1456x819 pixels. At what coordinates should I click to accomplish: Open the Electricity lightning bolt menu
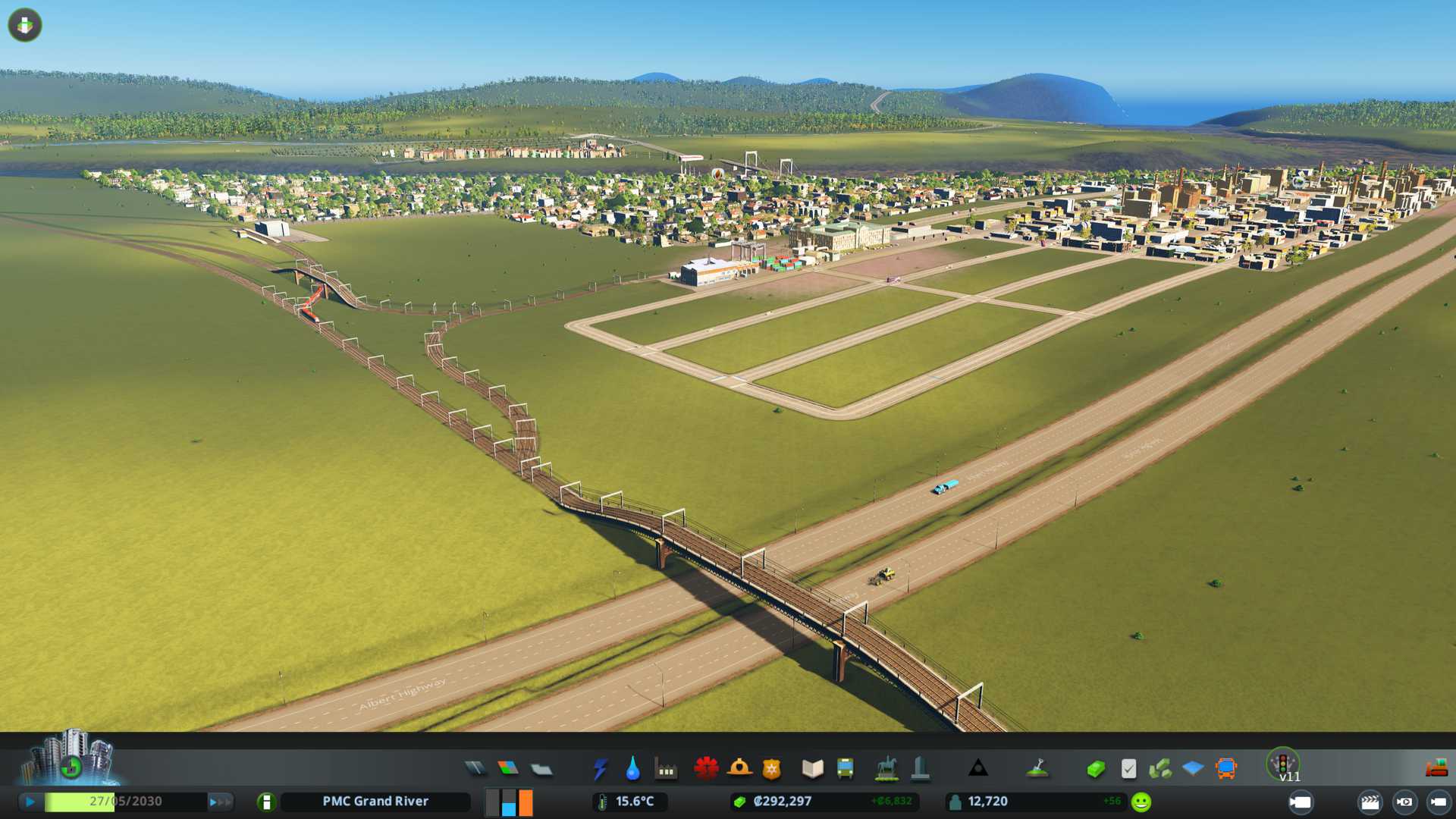(x=600, y=769)
